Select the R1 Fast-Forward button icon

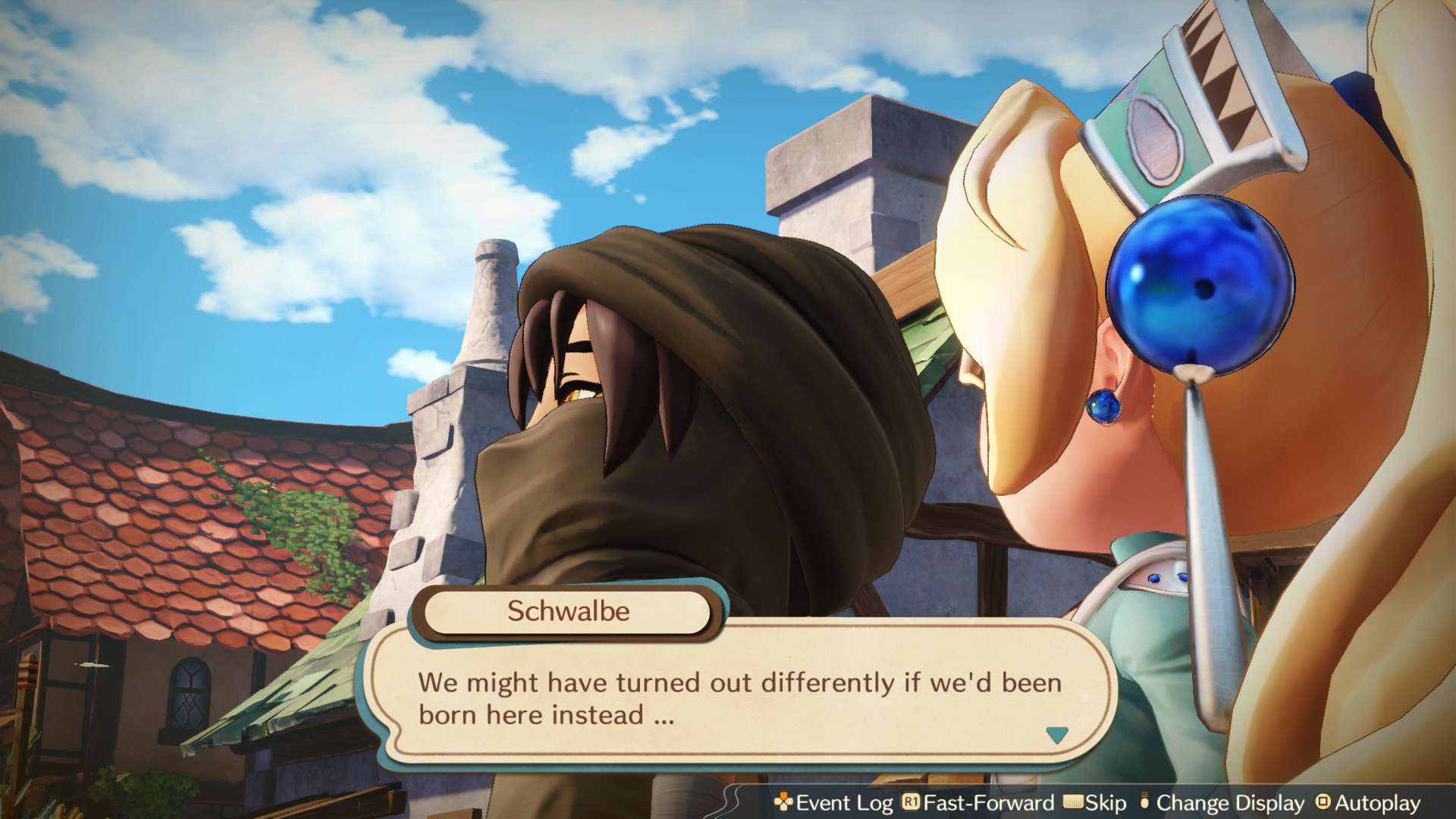910,802
